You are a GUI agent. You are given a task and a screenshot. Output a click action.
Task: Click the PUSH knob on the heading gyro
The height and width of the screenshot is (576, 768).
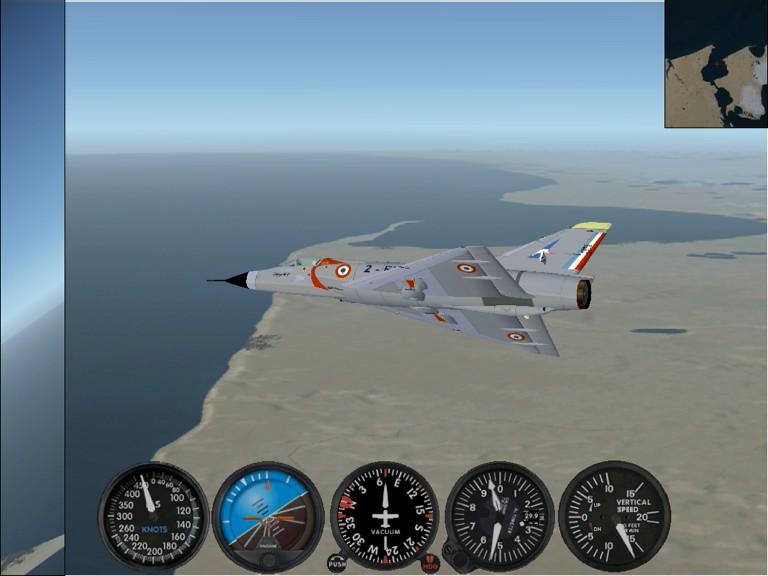[337, 563]
